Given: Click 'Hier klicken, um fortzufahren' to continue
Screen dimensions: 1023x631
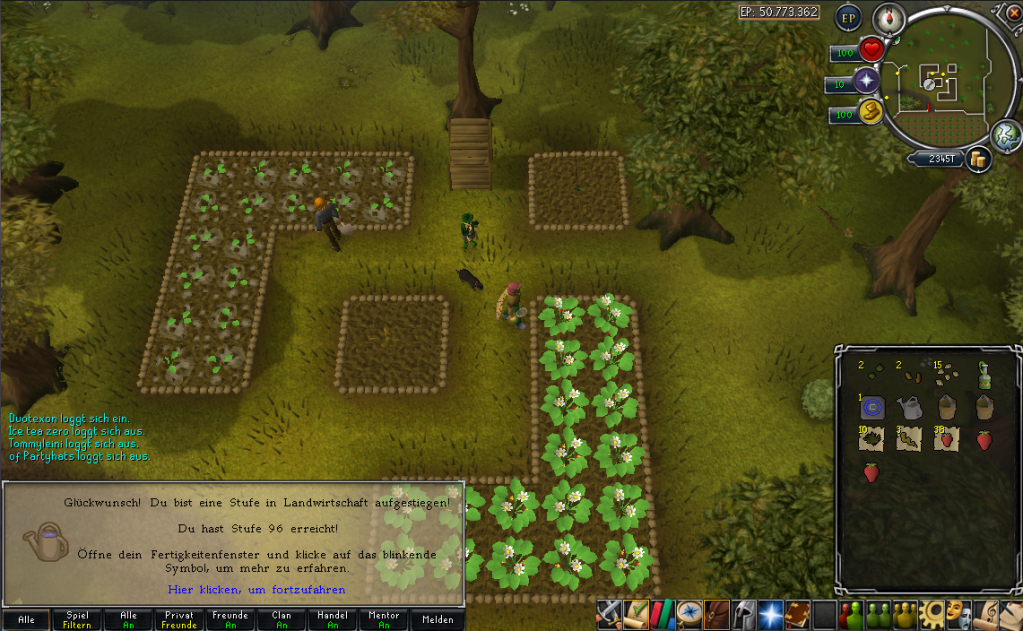Looking at the screenshot, I should 257,589.
